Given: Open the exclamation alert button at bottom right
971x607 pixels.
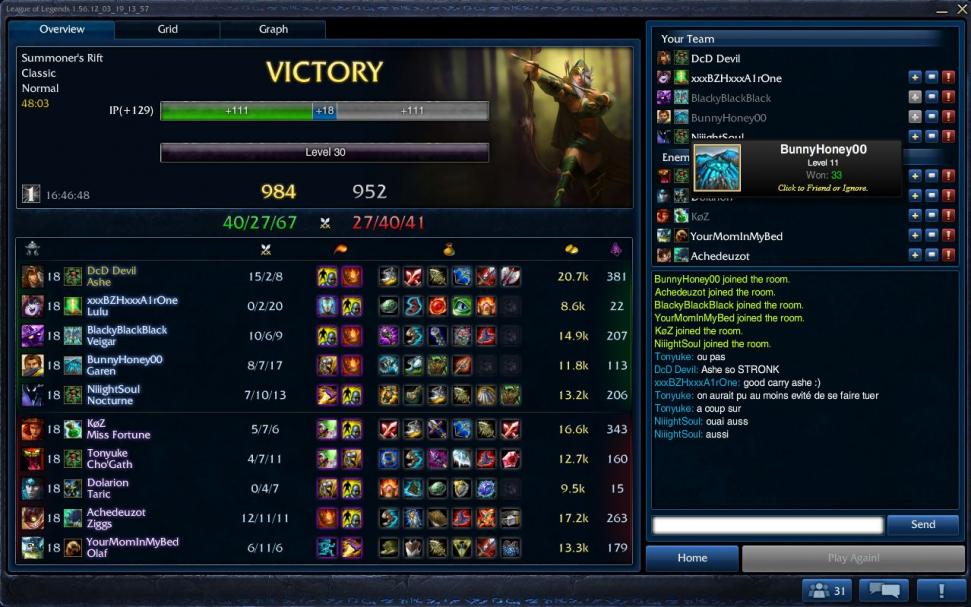Looking at the screenshot, I should click(939, 590).
